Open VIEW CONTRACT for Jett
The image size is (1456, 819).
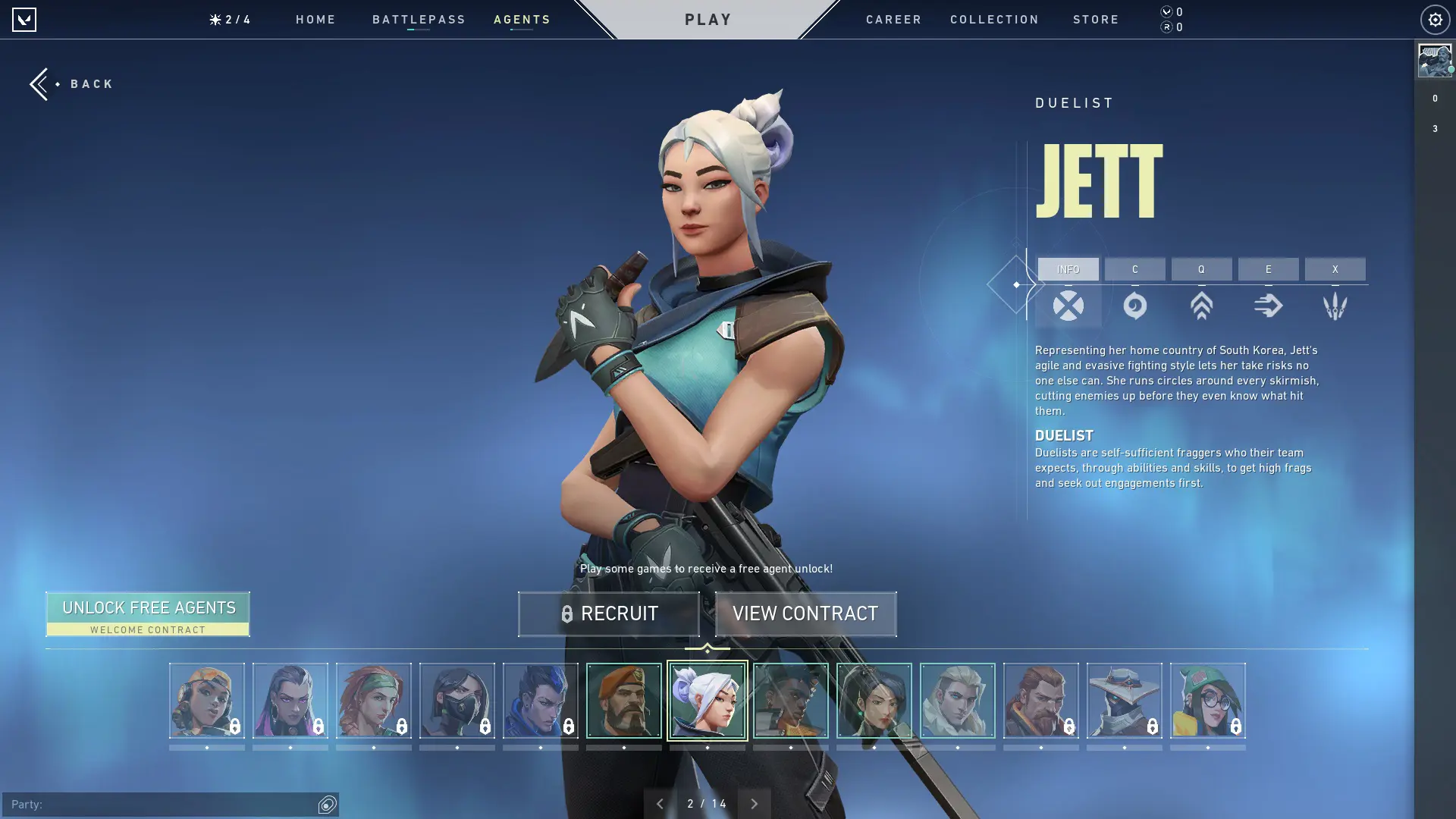pos(805,613)
